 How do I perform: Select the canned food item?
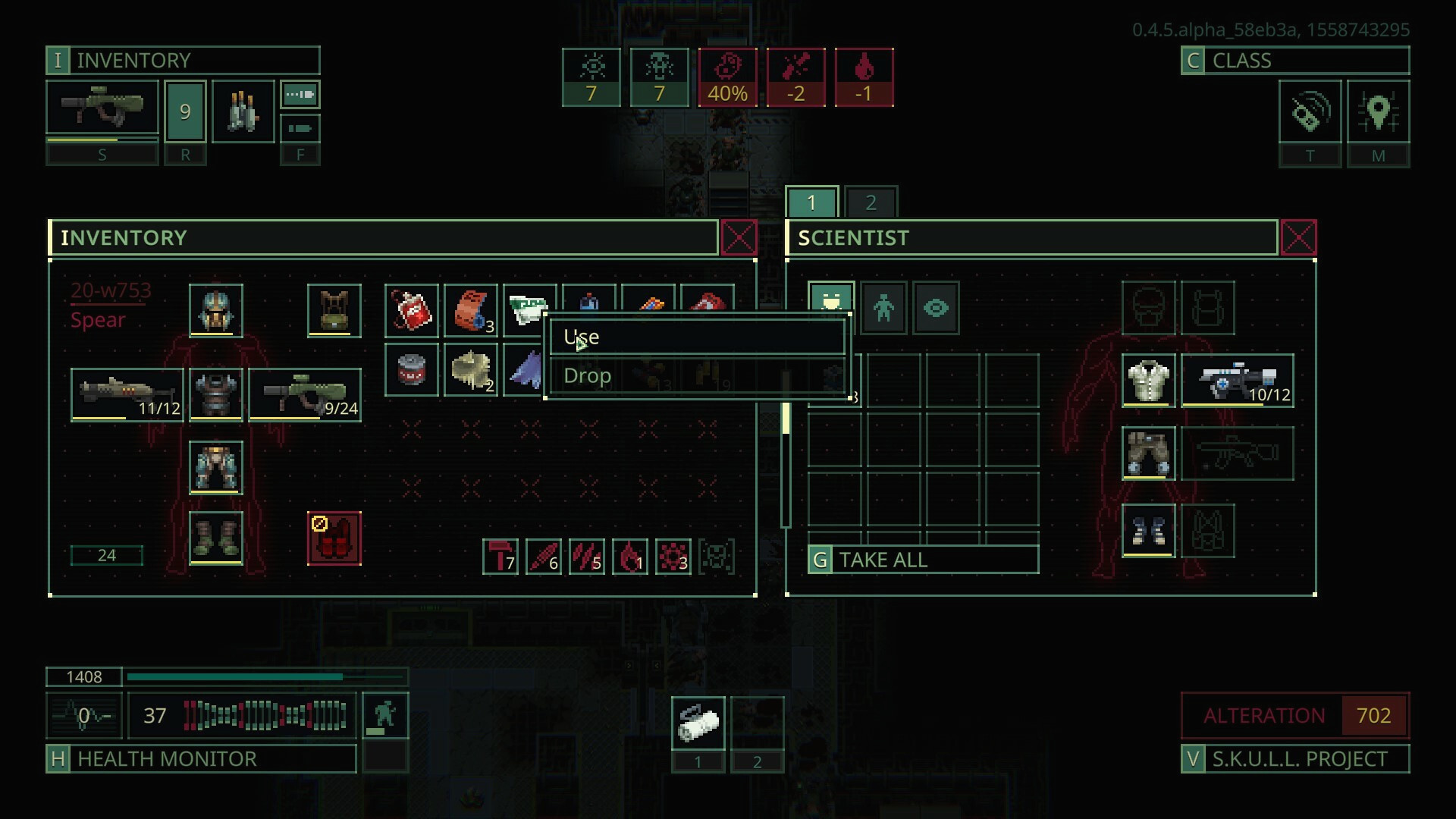coord(412,370)
